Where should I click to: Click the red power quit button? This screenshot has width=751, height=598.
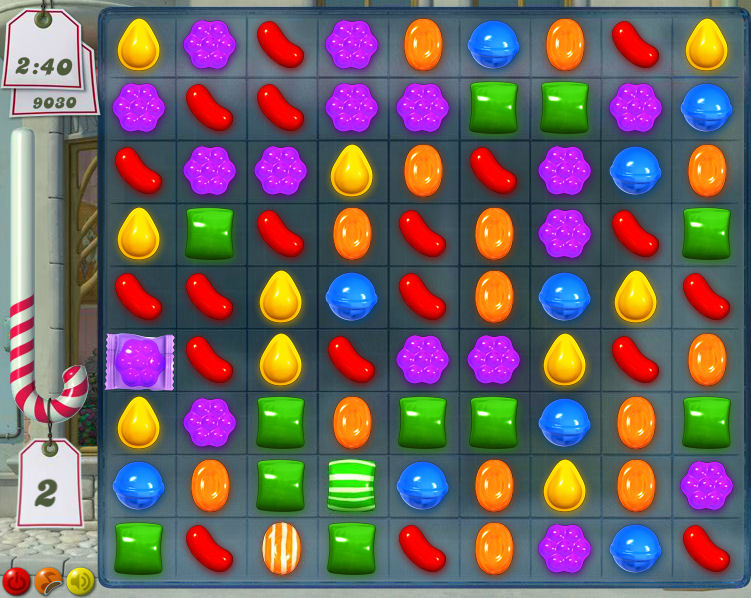[x=17, y=579]
